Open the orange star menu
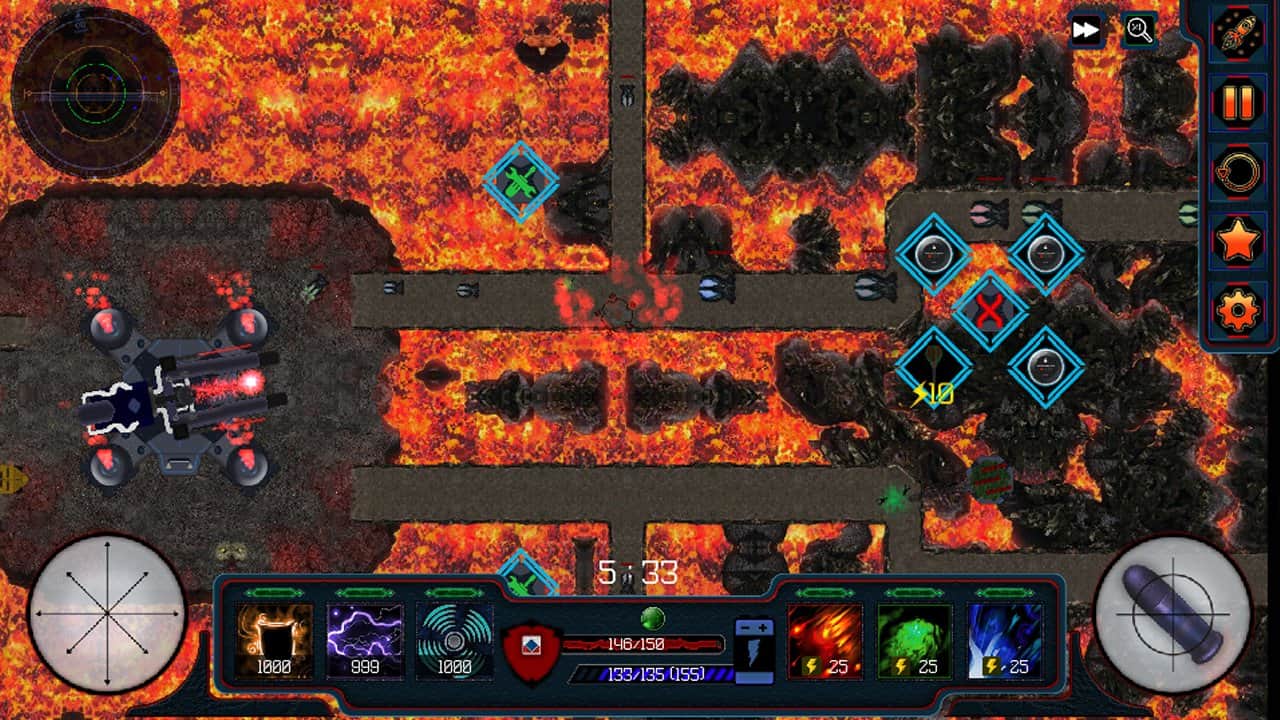Screen dimensions: 1280x720 (1237, 241)
